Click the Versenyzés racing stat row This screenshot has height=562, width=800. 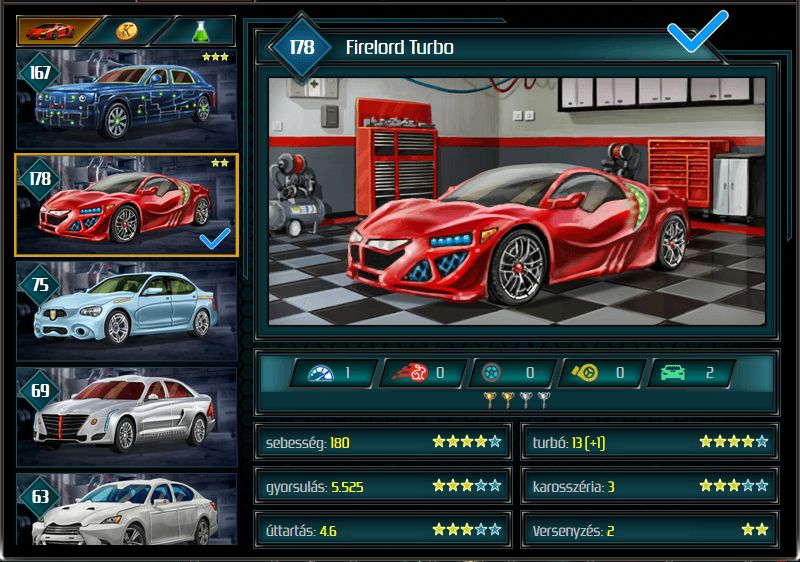pos(649,530)
